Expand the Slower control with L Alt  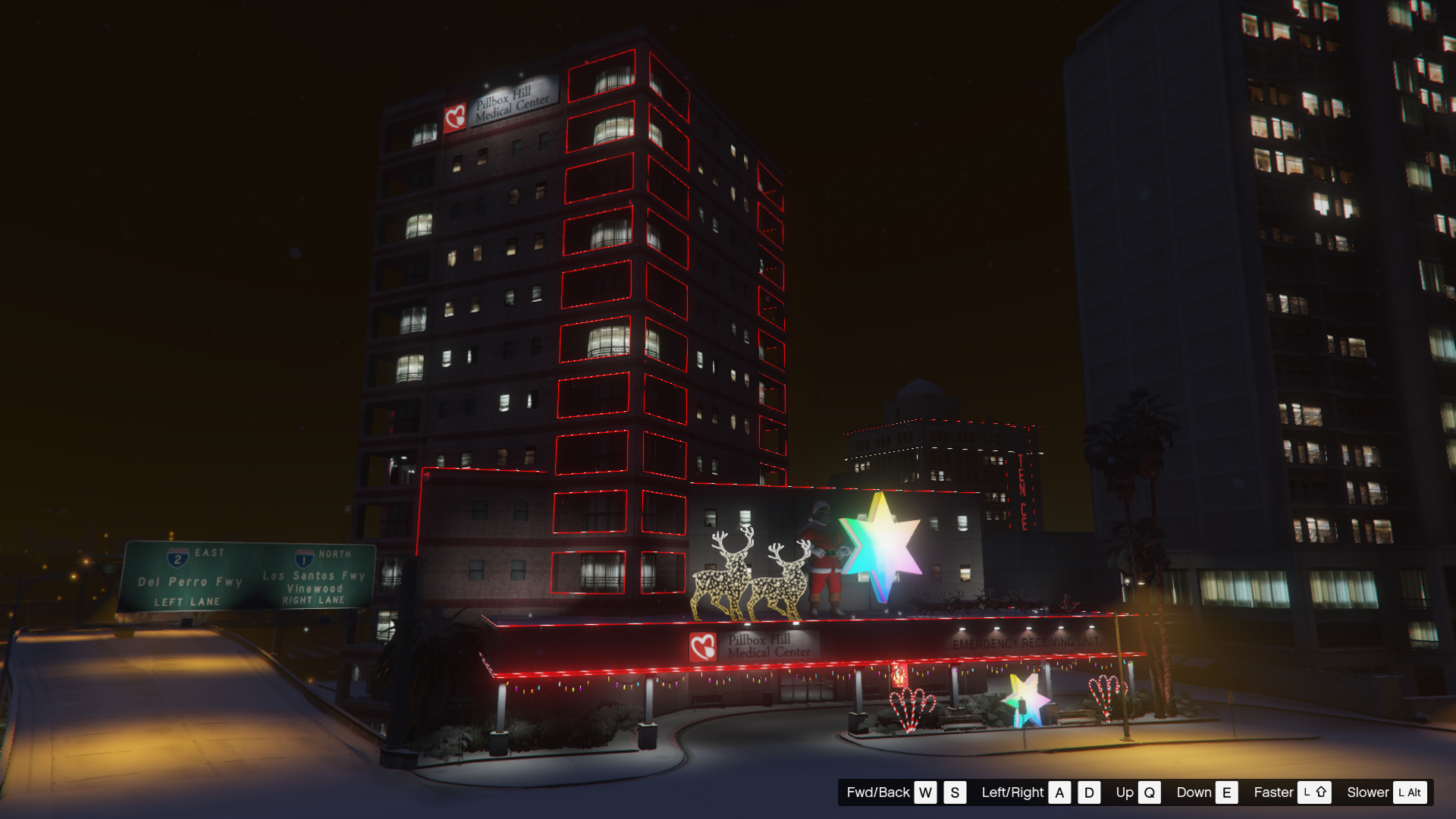point(1411,792)
